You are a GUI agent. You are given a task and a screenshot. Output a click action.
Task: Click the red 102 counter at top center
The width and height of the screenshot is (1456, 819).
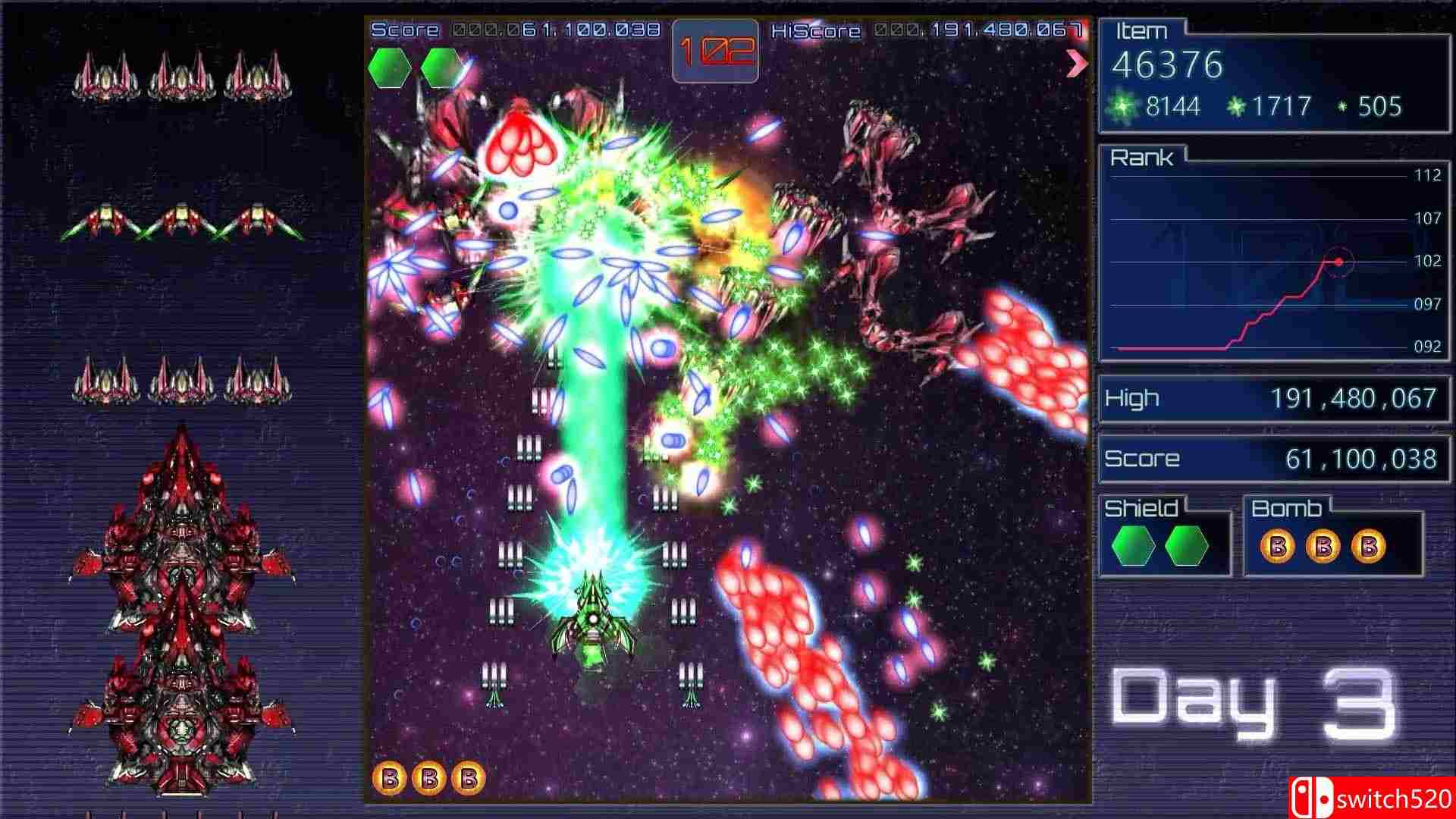point(716,51)
